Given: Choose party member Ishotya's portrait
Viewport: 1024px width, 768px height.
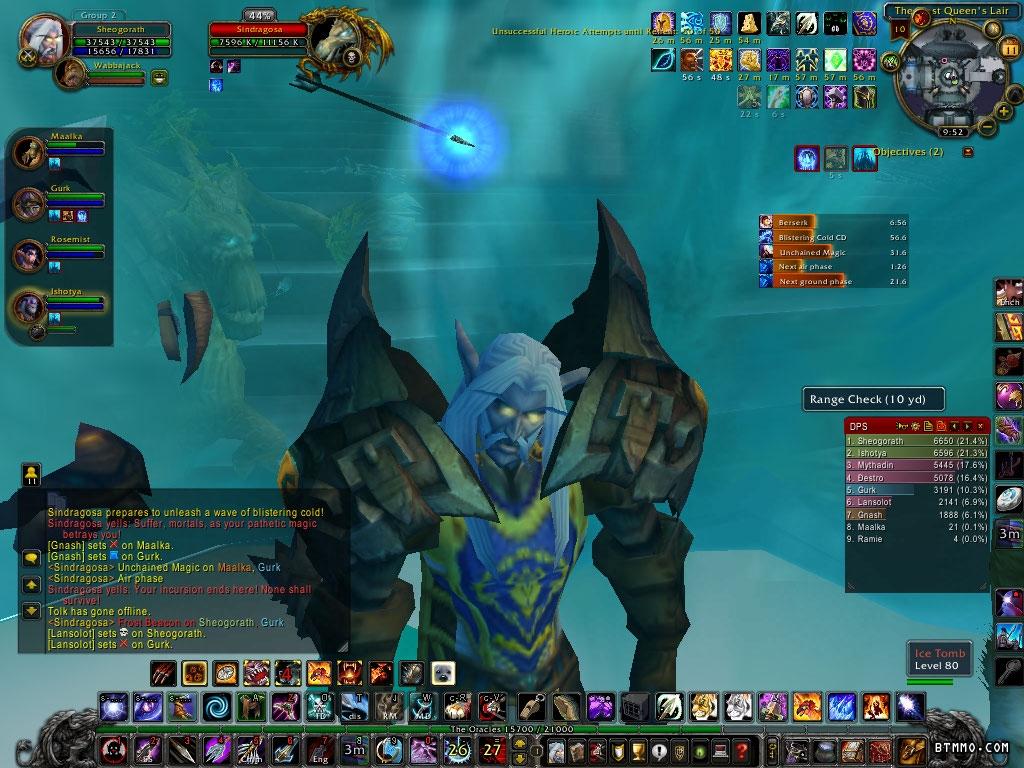Looking at the screenshot, I should pyautogui.click(x=29, y=307).
